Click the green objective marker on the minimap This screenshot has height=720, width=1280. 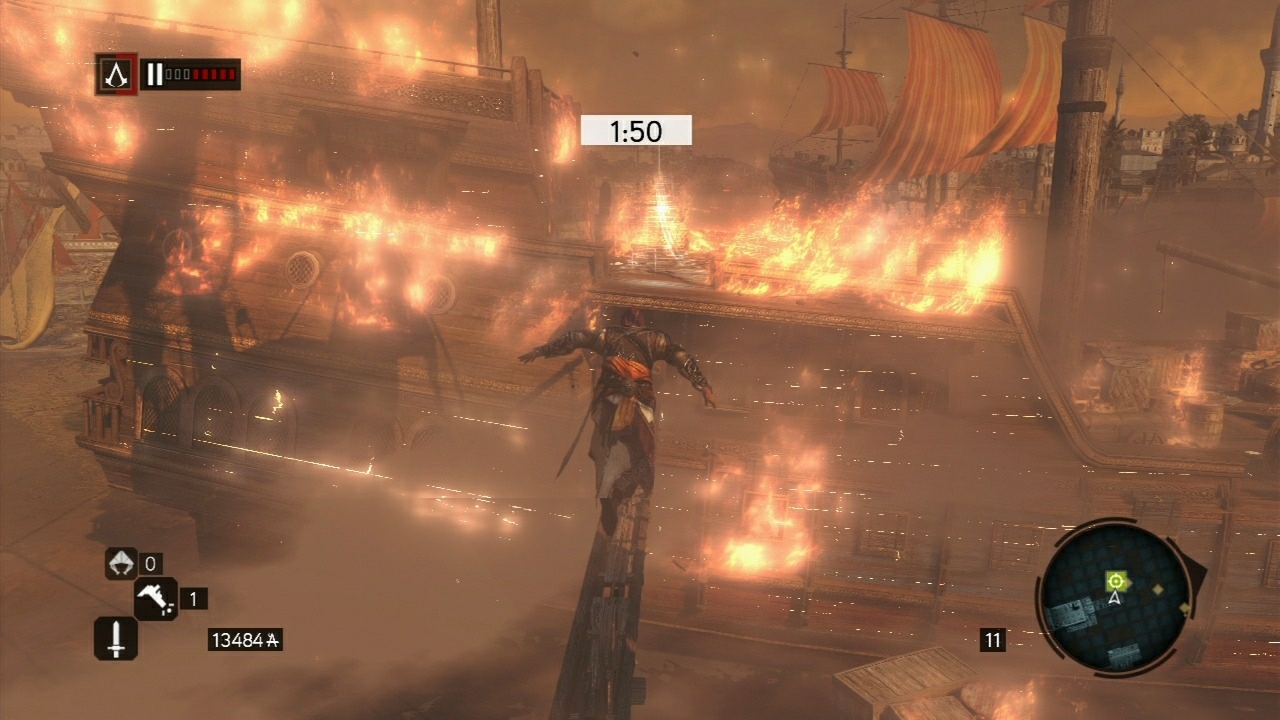1115,581
